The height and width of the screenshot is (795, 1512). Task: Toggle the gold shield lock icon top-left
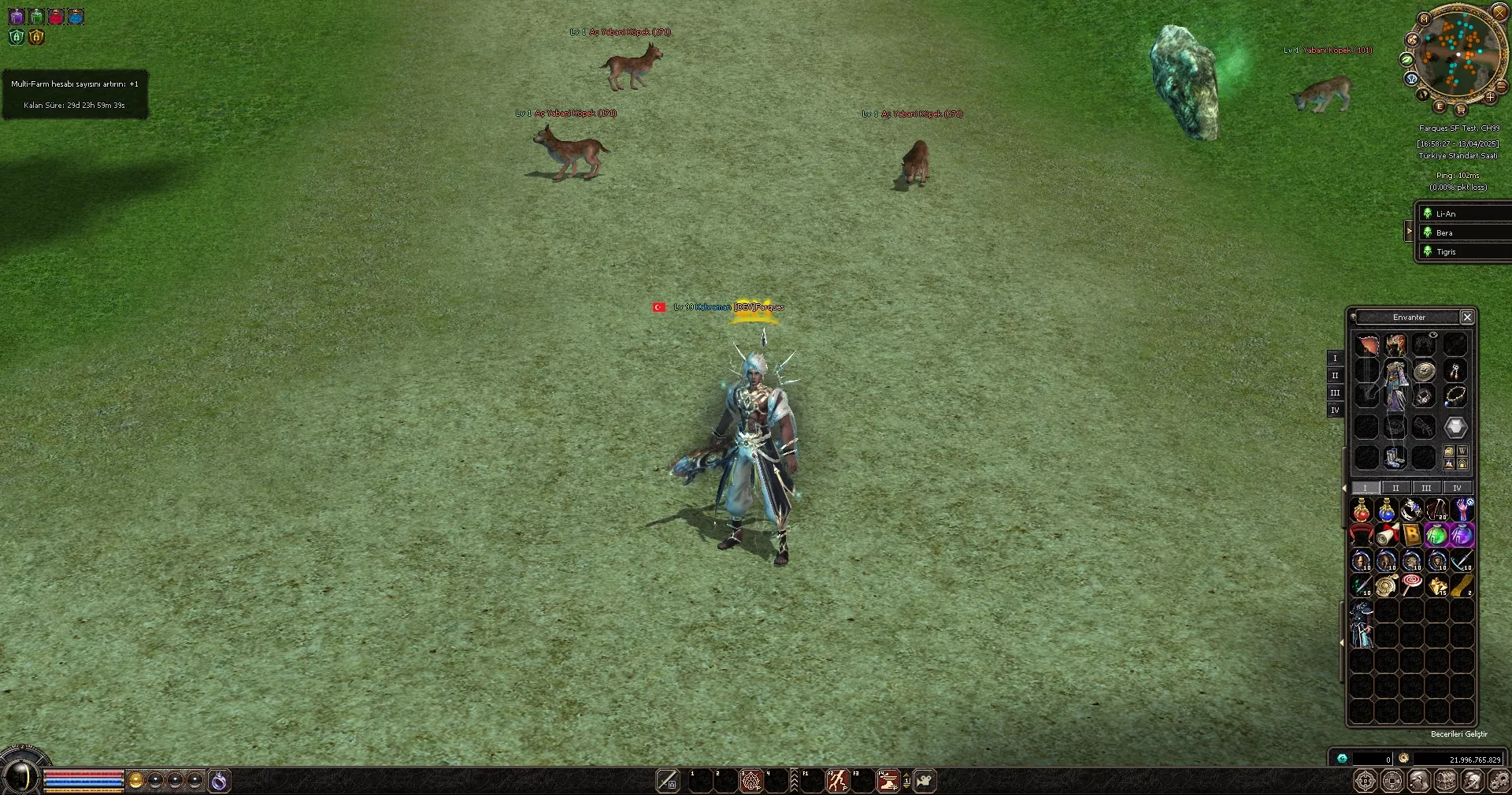coord(36,36)
